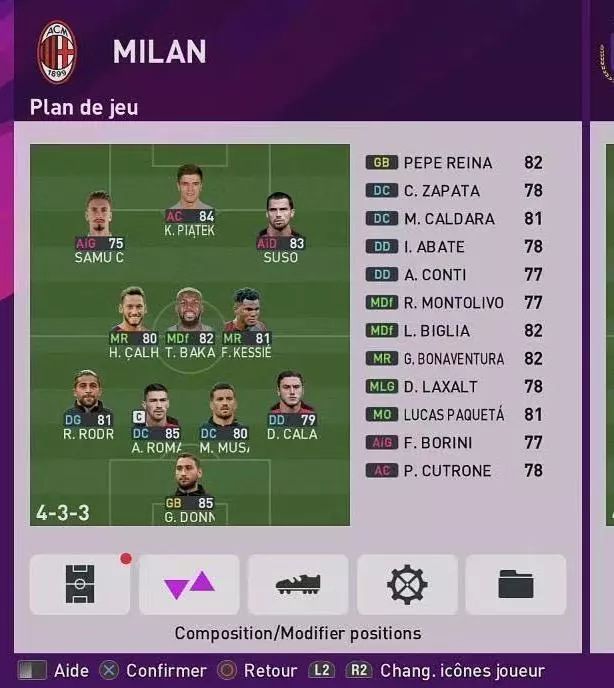The width and height of the screenshot is (614, 688).
Task: Select substitute Pepe Reina from the bench list
Action: (x=455, y=163)
